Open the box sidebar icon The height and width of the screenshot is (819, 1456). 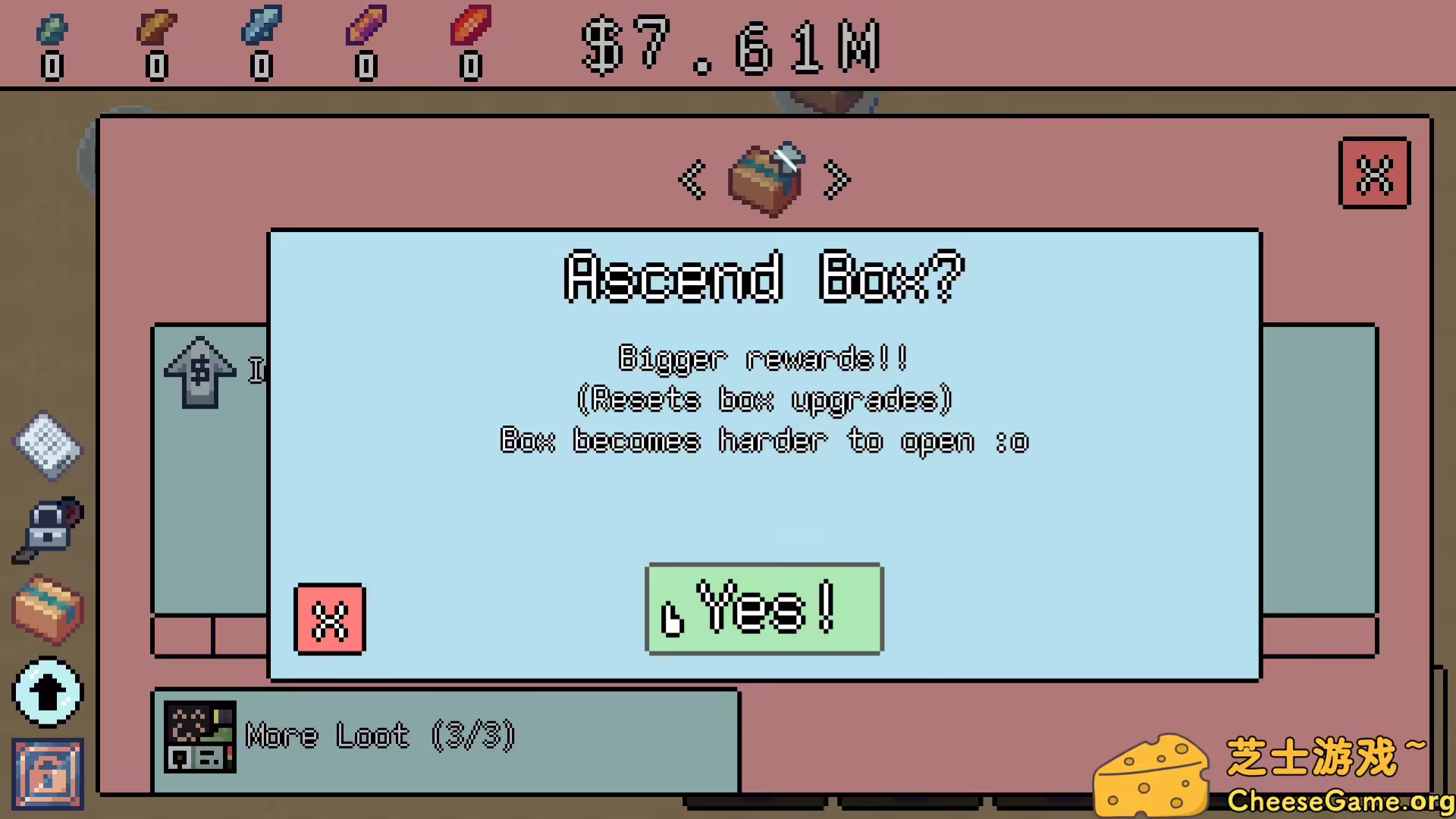click(47, 610)
